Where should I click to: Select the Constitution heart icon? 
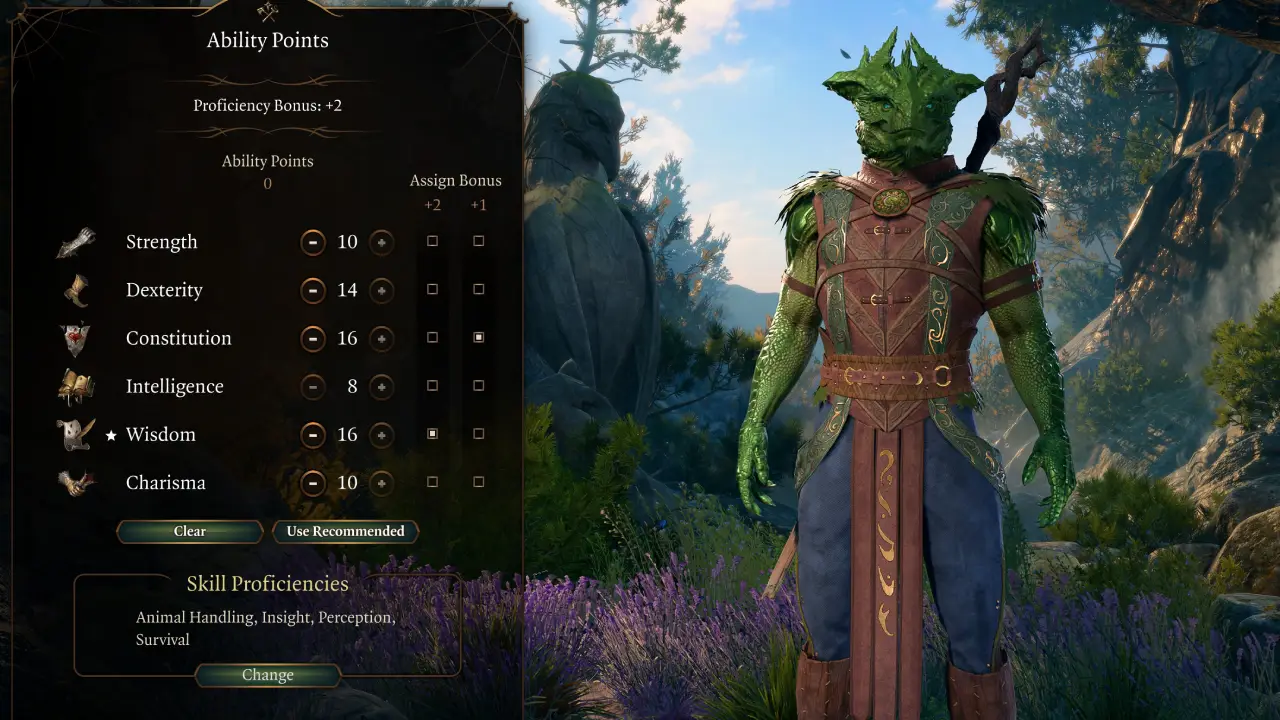click(x=77, y=337)
